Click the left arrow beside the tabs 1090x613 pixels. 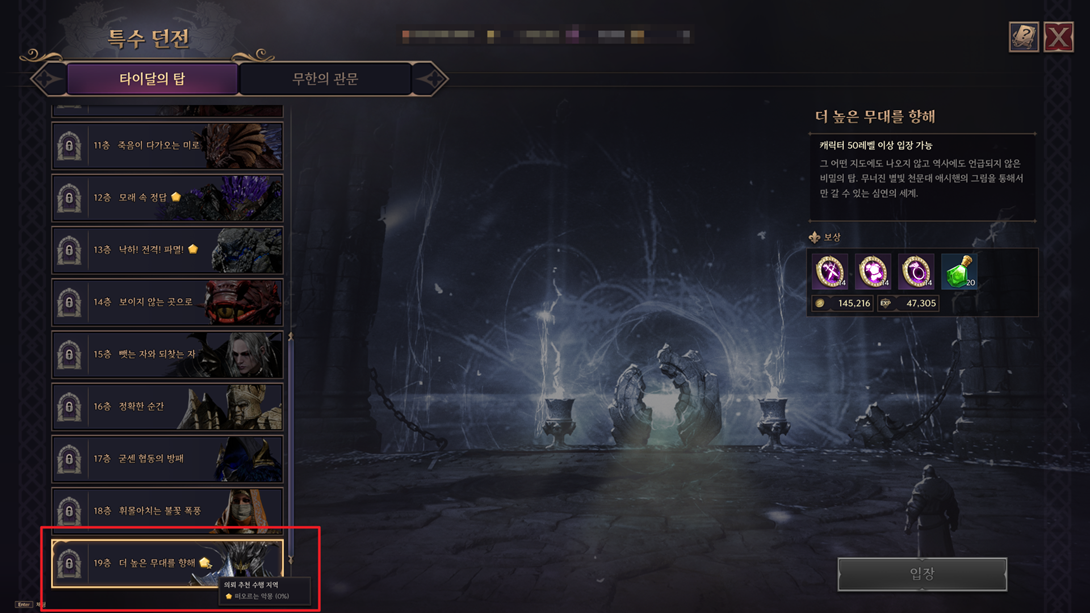click(47, 79)
